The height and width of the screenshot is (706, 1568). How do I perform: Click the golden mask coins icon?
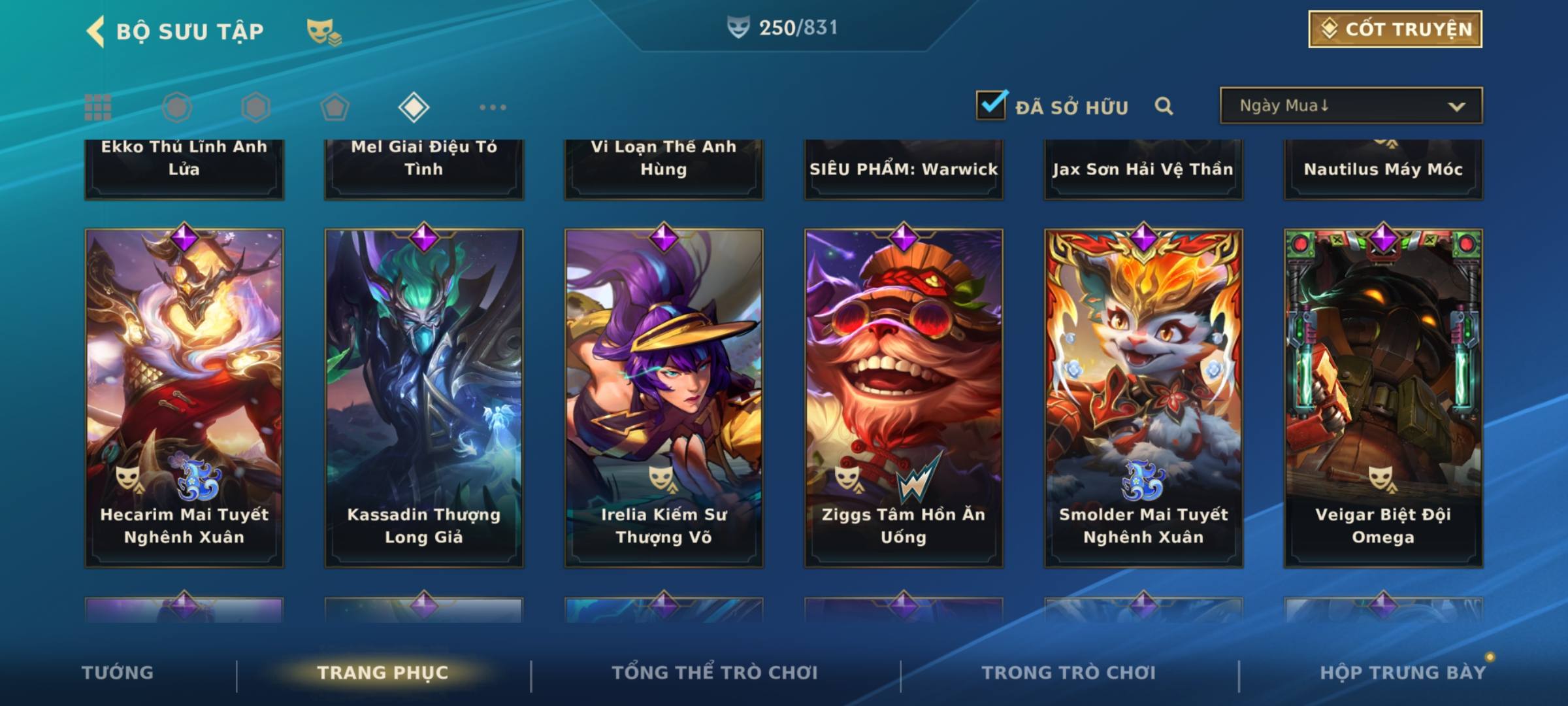pyautogui.click(x=324, y=31)
